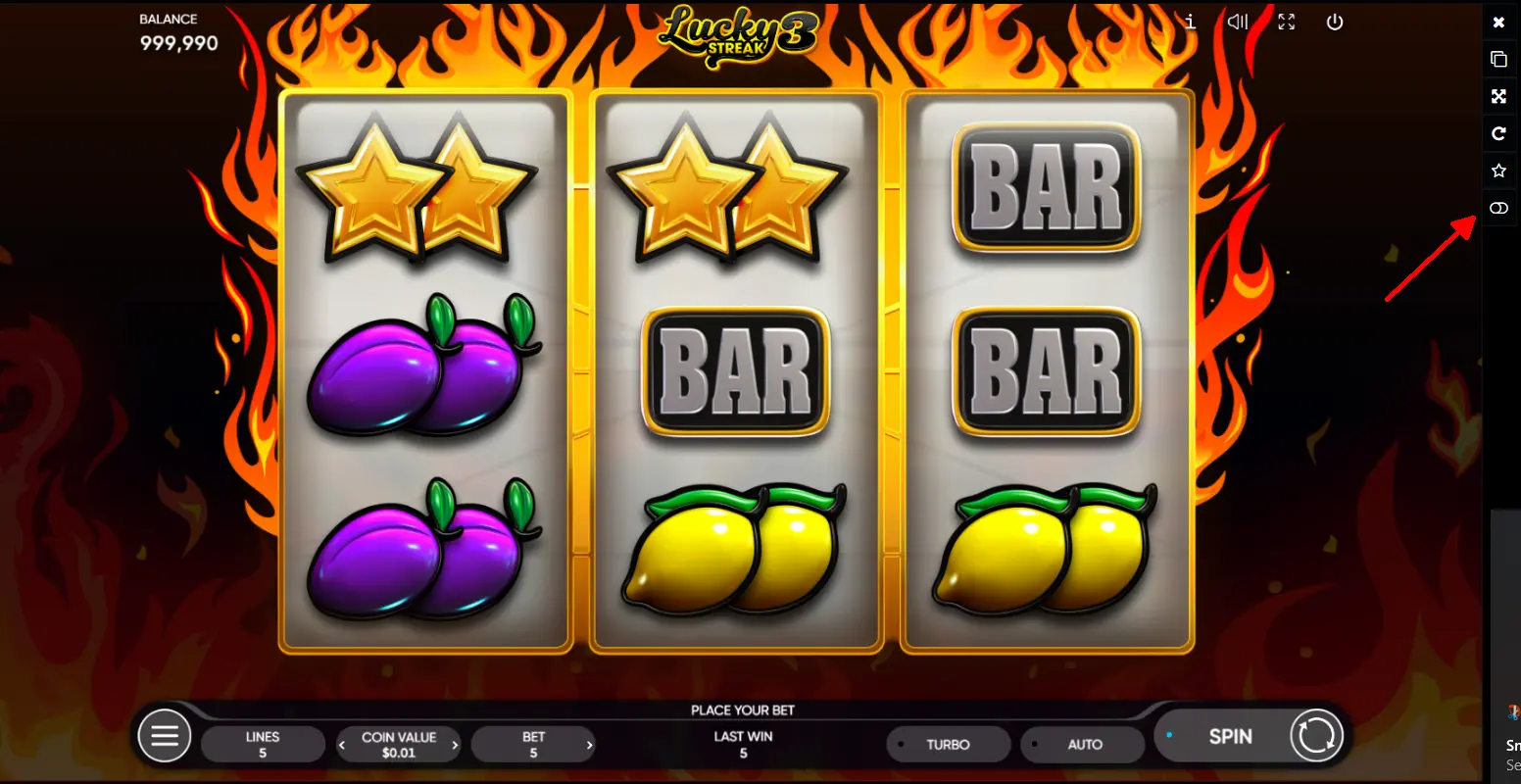Raise the bet using the BET arrow

pos(588,745)
